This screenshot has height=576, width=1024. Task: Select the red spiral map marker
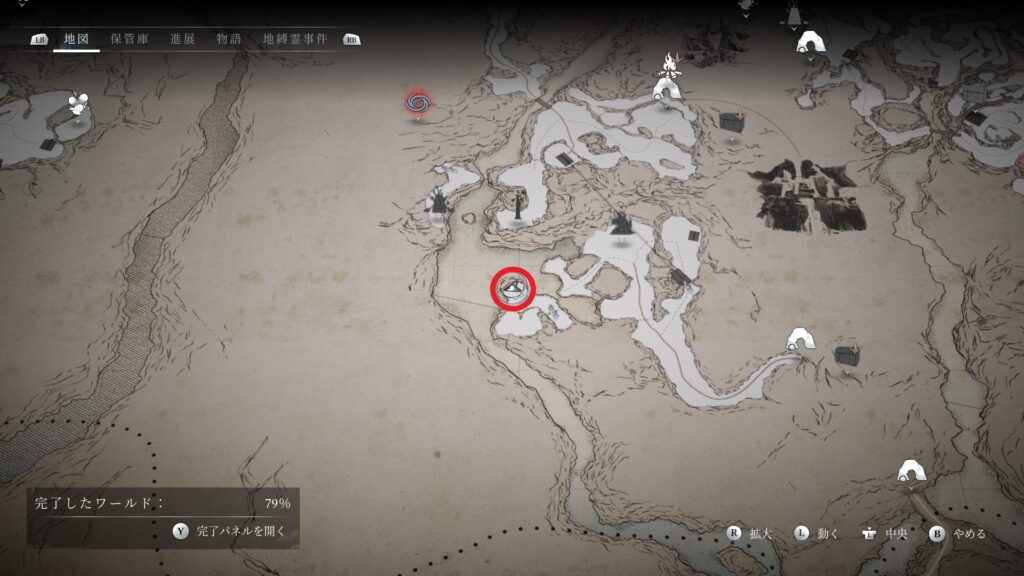419,101
